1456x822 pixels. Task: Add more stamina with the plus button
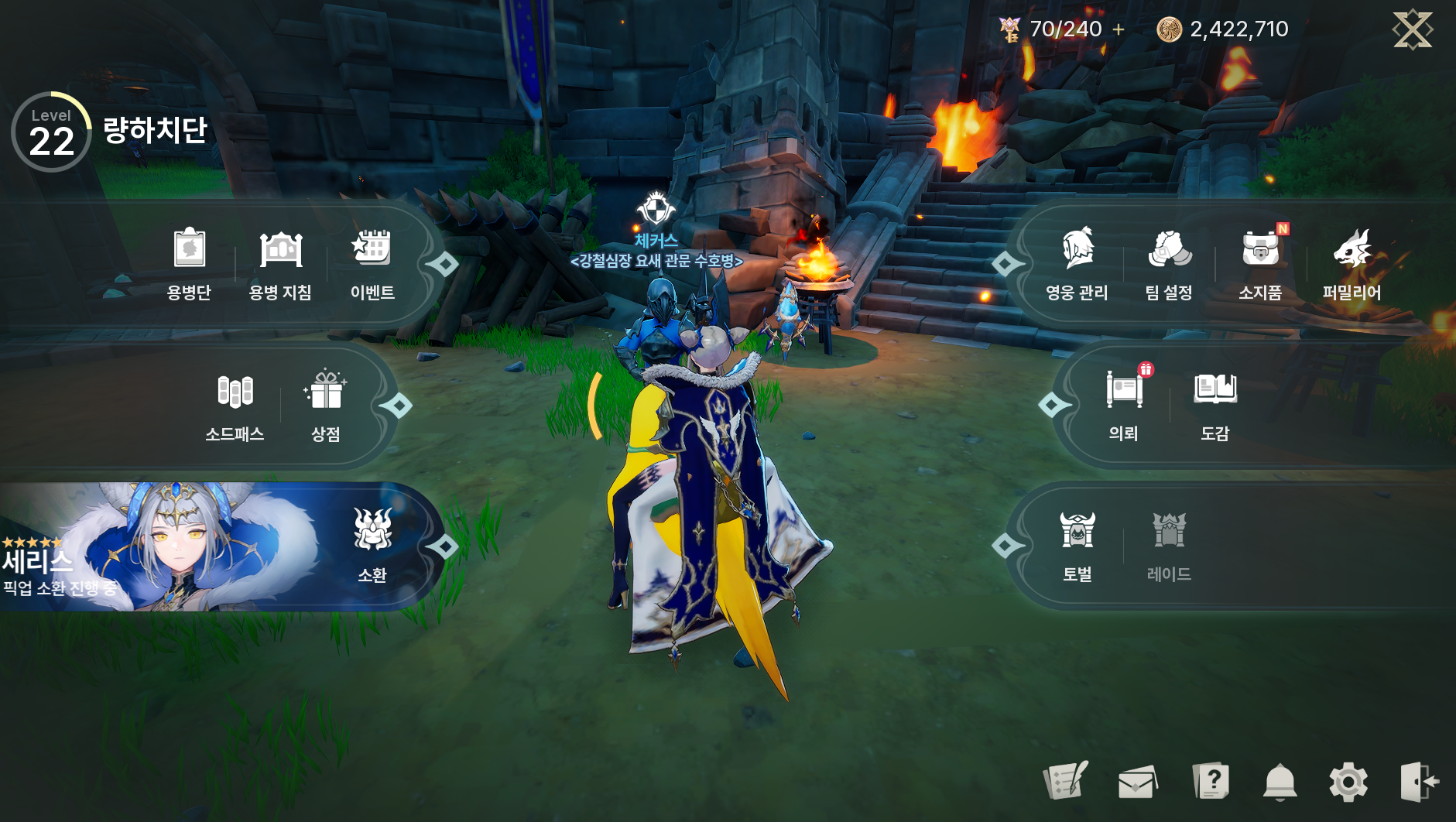point(1119,29)
